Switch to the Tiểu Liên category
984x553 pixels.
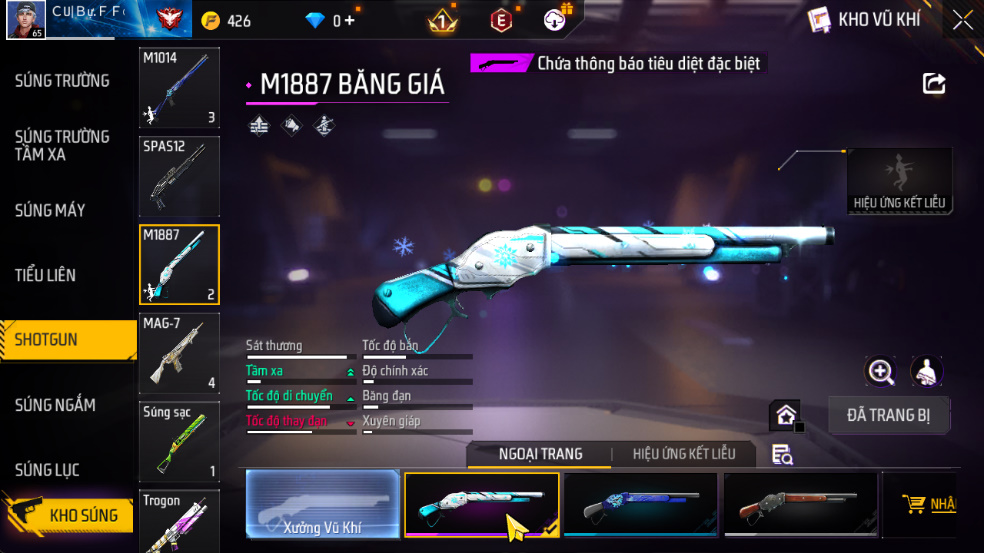pos(45,275)
